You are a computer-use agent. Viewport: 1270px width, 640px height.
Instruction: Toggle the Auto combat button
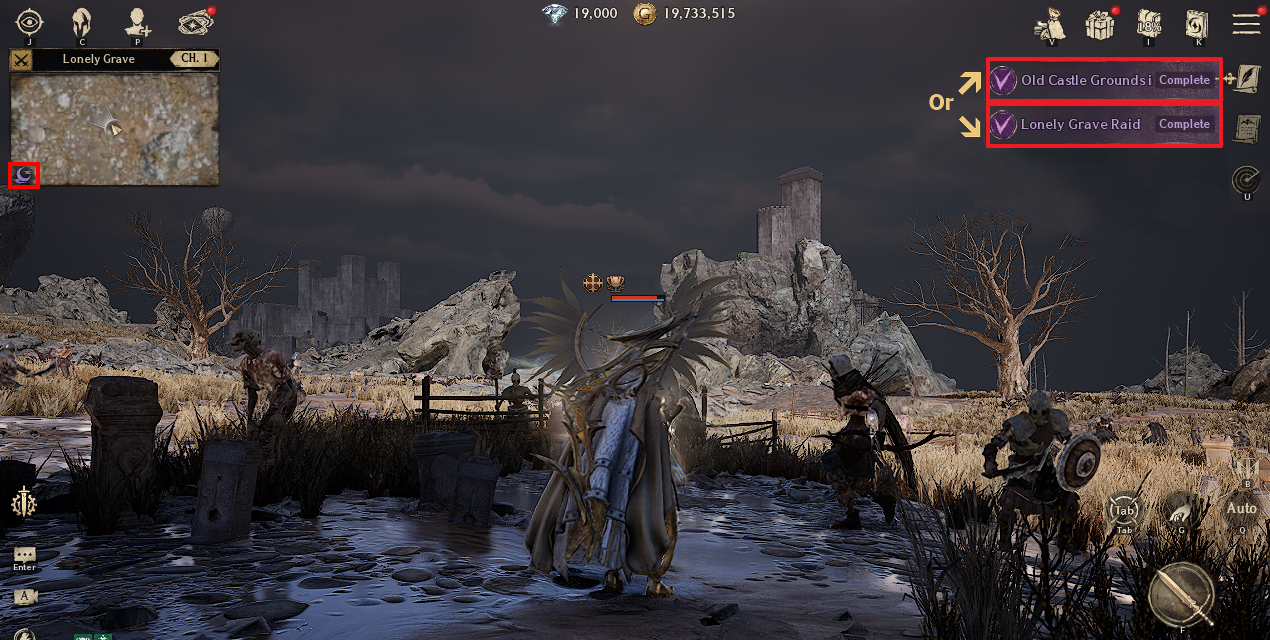pyautogui.click(x=1242, y=508)
